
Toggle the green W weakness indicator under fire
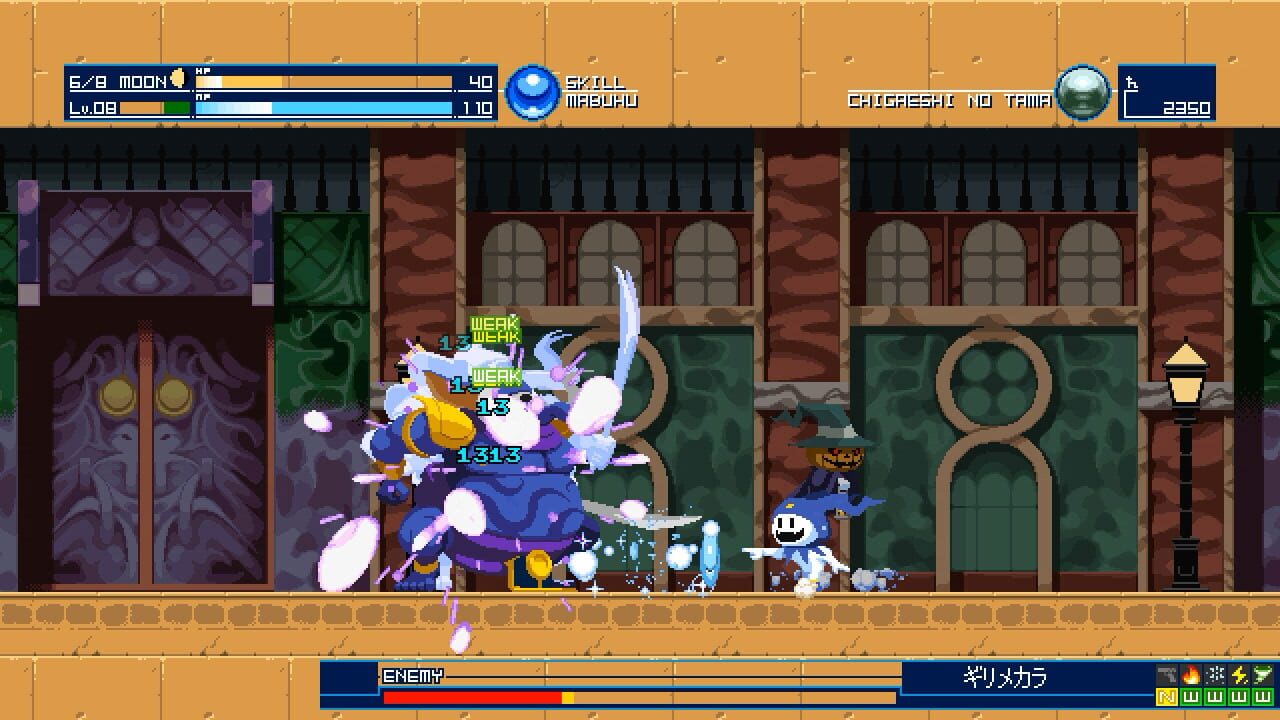point(1191,697)
